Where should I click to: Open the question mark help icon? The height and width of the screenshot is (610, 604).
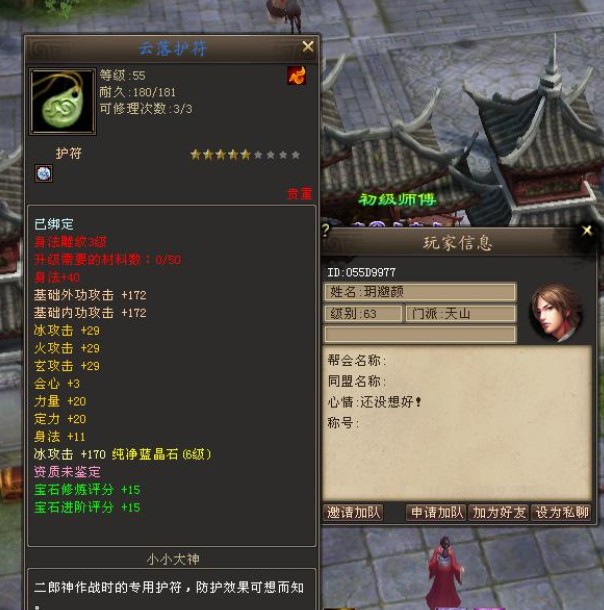pos(325,229)
